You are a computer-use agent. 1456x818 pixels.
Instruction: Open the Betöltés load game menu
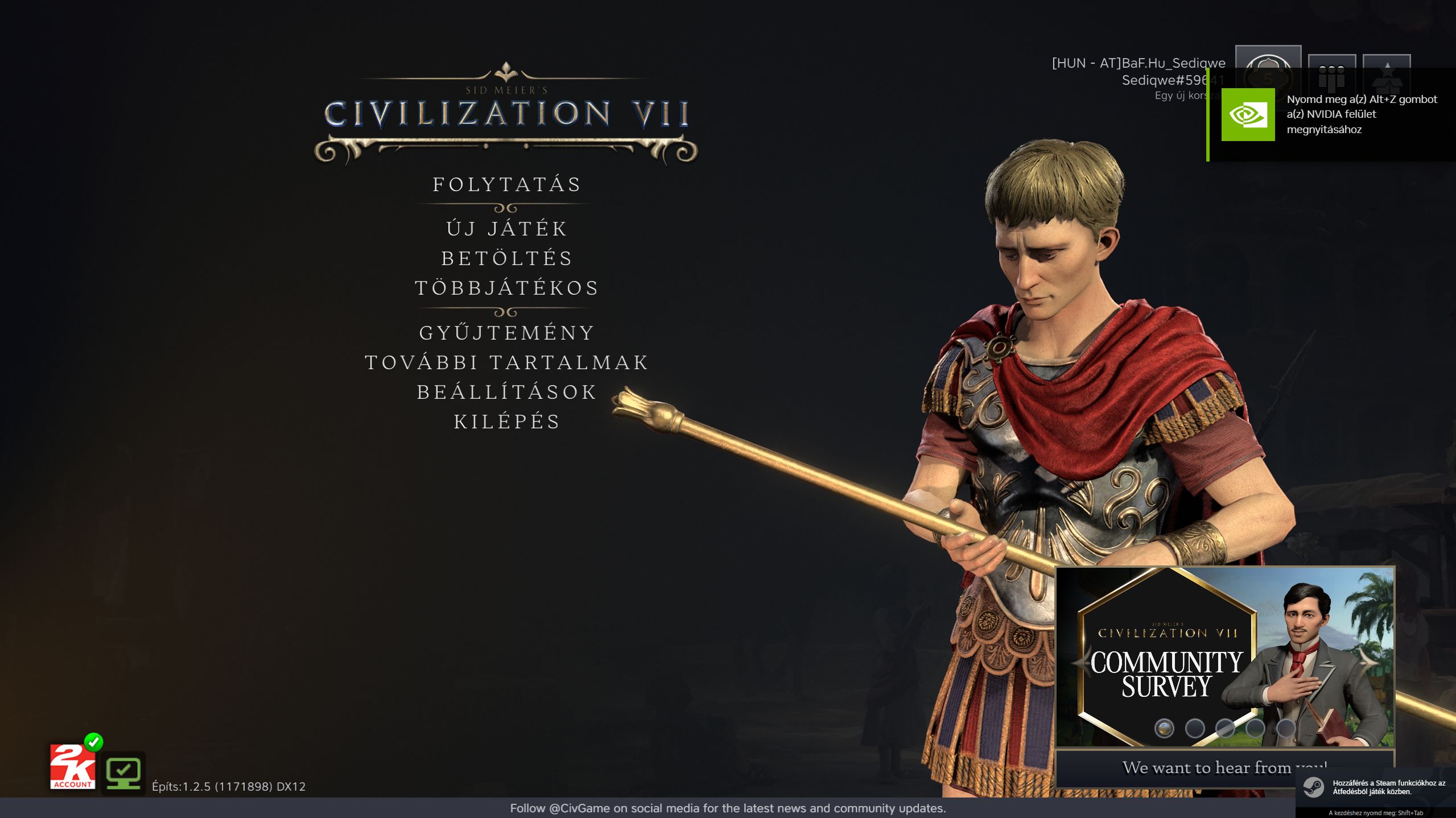(x=506, y=258)
